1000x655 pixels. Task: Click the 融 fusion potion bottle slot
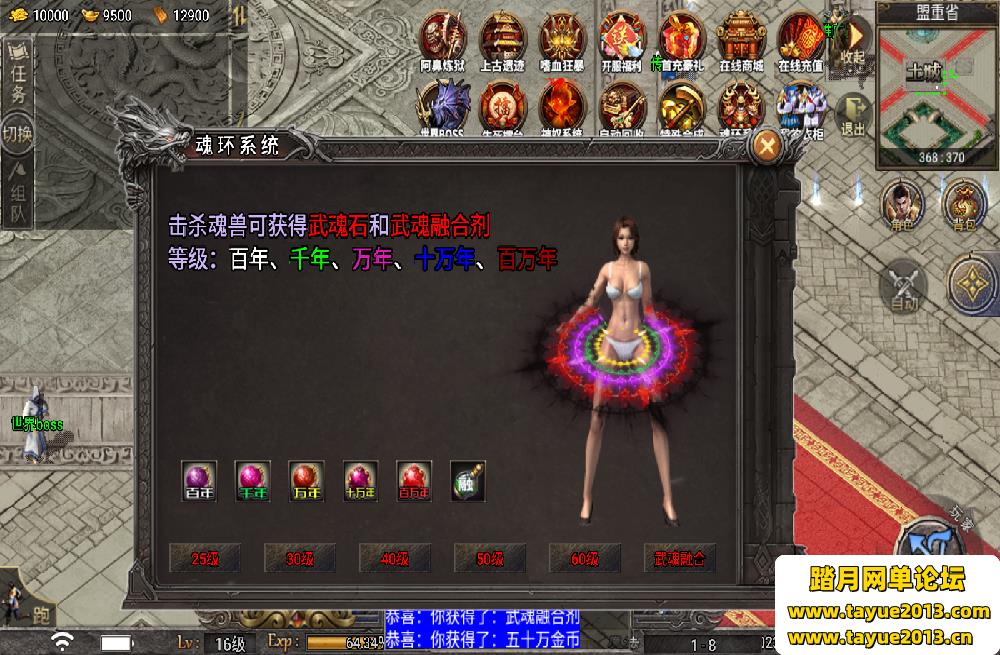[x=468, y=479]
